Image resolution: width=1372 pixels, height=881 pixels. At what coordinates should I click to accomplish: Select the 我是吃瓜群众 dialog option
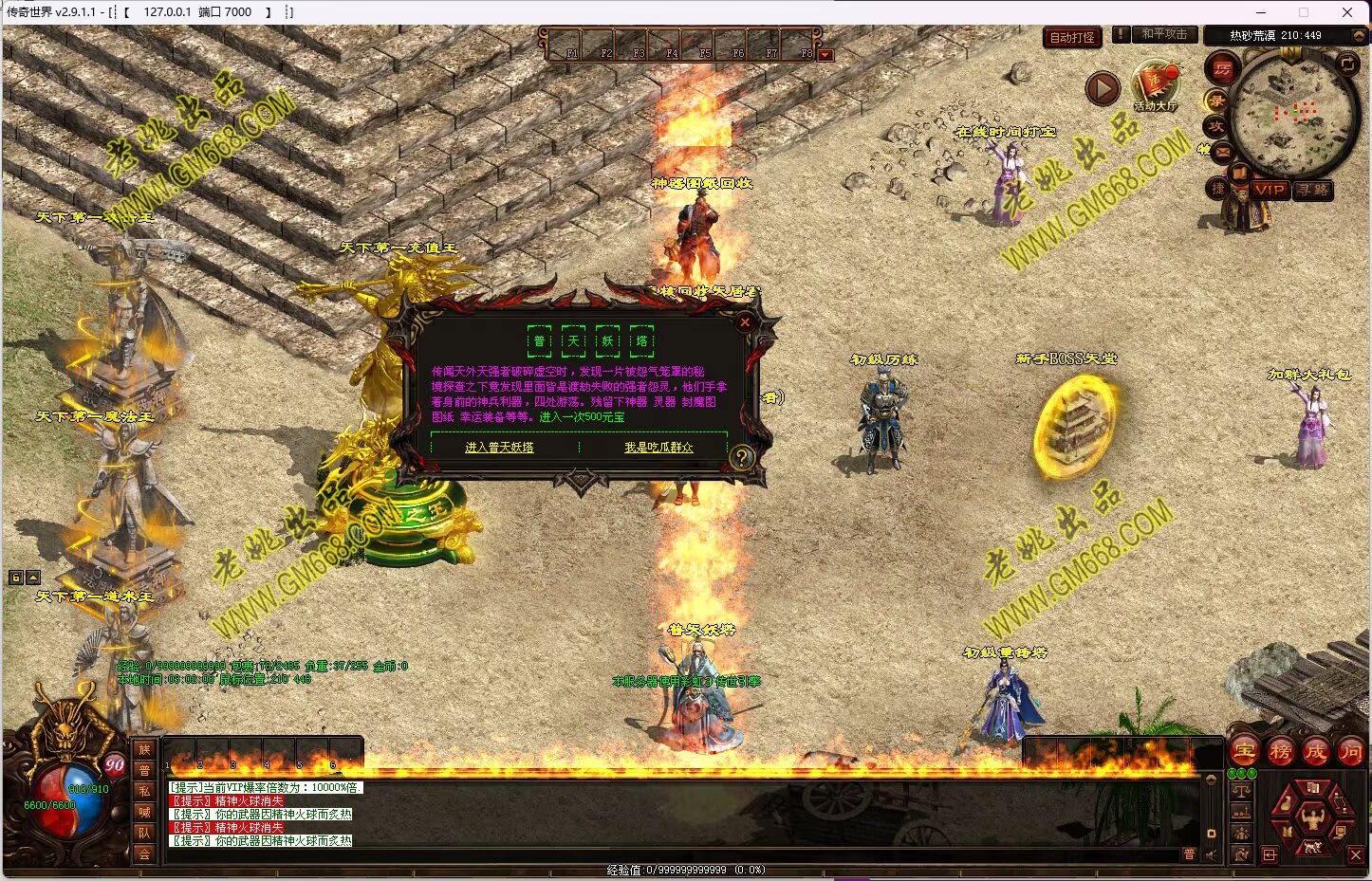pos(658,448)
